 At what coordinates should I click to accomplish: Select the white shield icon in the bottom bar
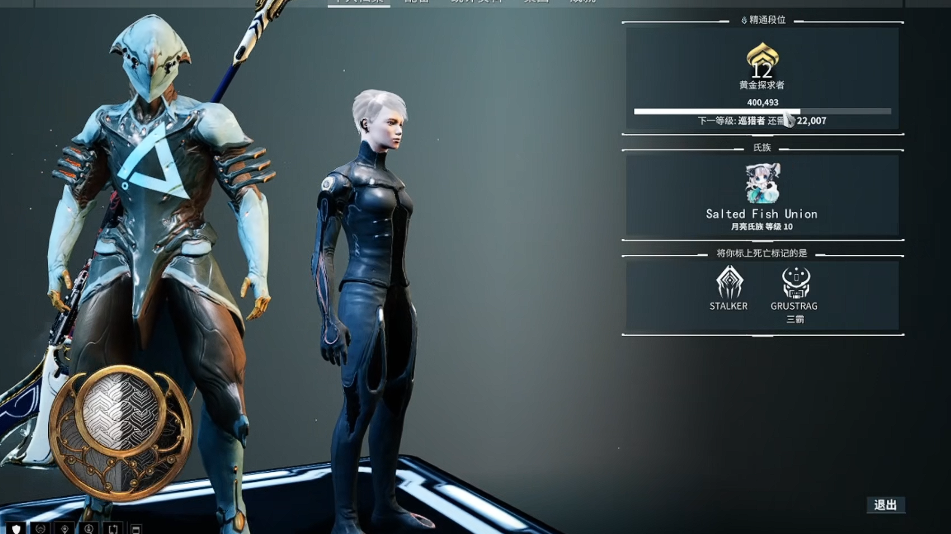click(x=16, y=528)
